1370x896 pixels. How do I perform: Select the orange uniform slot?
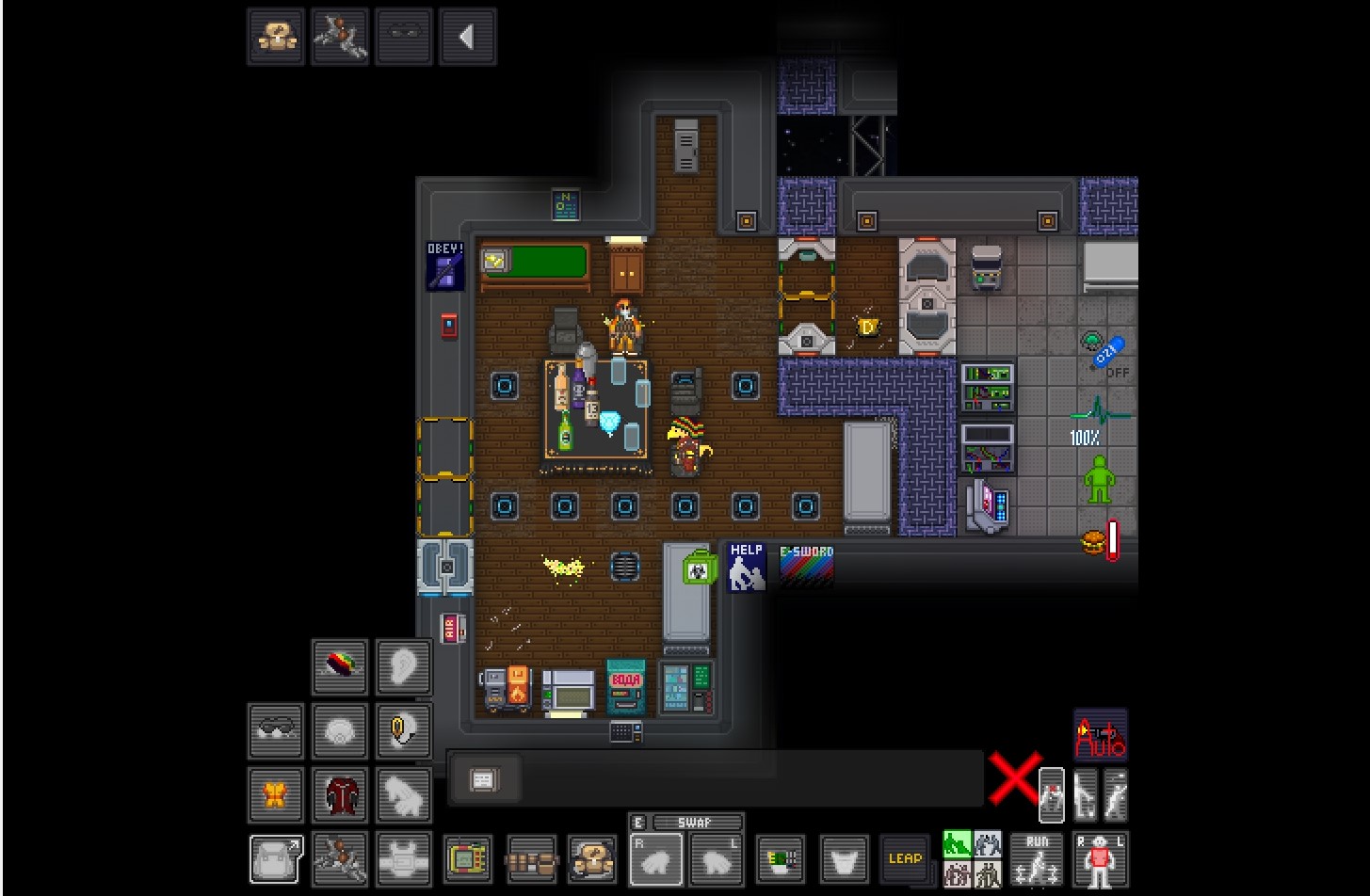276,794
